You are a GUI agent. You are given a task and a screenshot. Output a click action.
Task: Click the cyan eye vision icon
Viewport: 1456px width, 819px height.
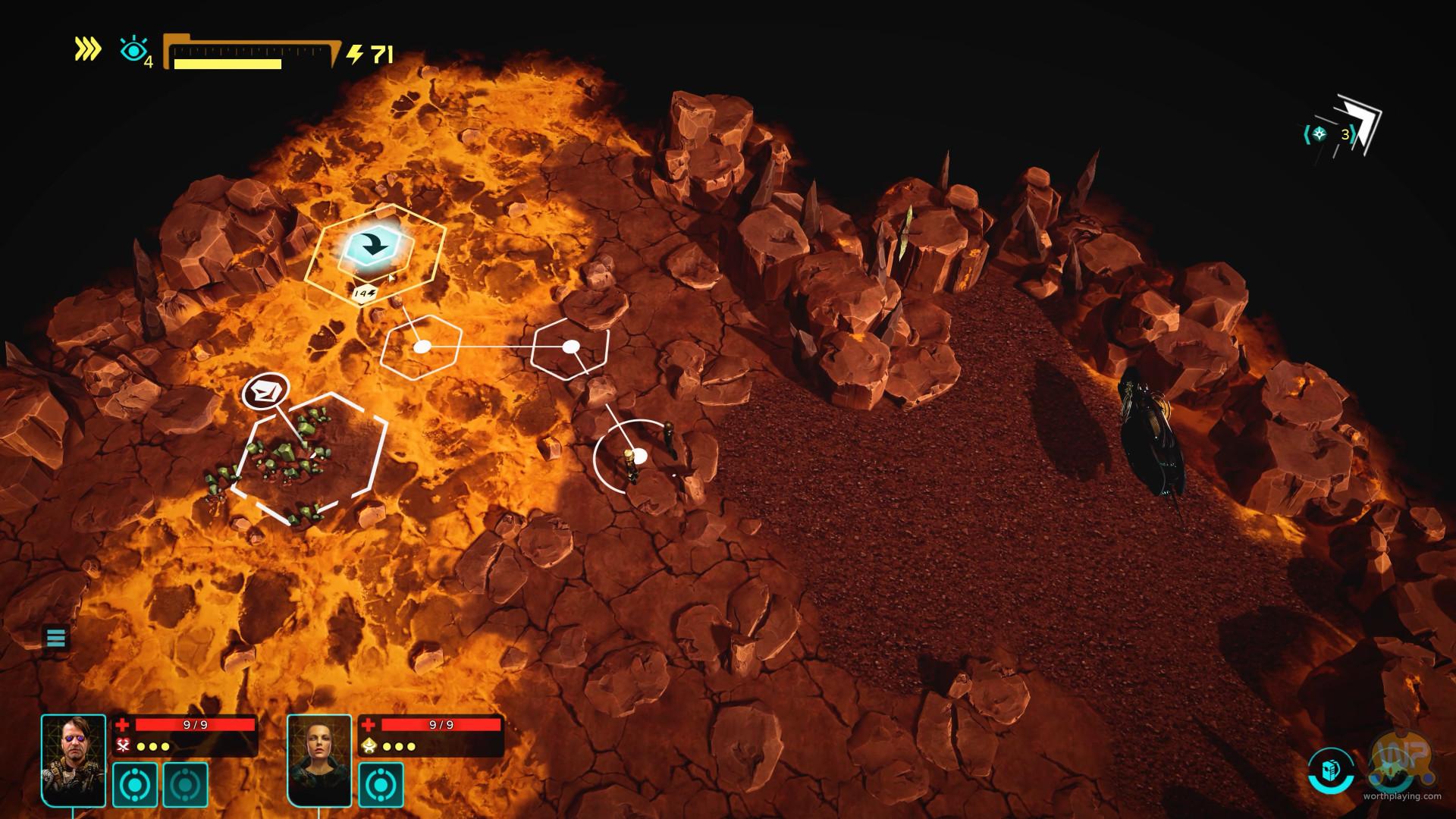133,51
